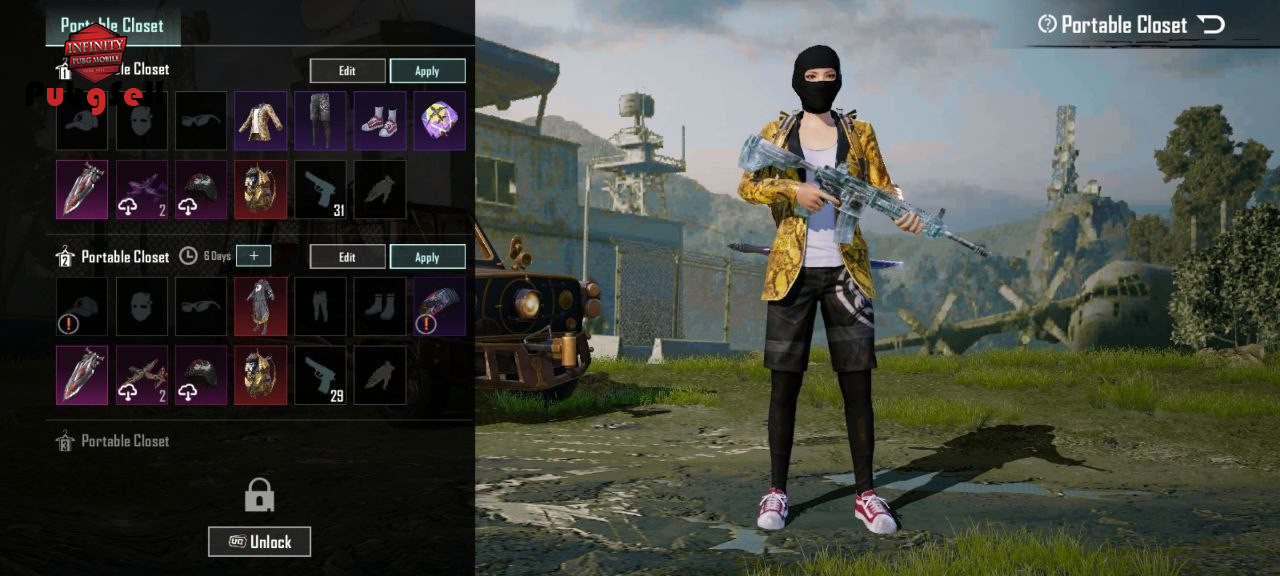Apply the closet with the 6 Days timer
1280x576 pixels.
(427, 257)
